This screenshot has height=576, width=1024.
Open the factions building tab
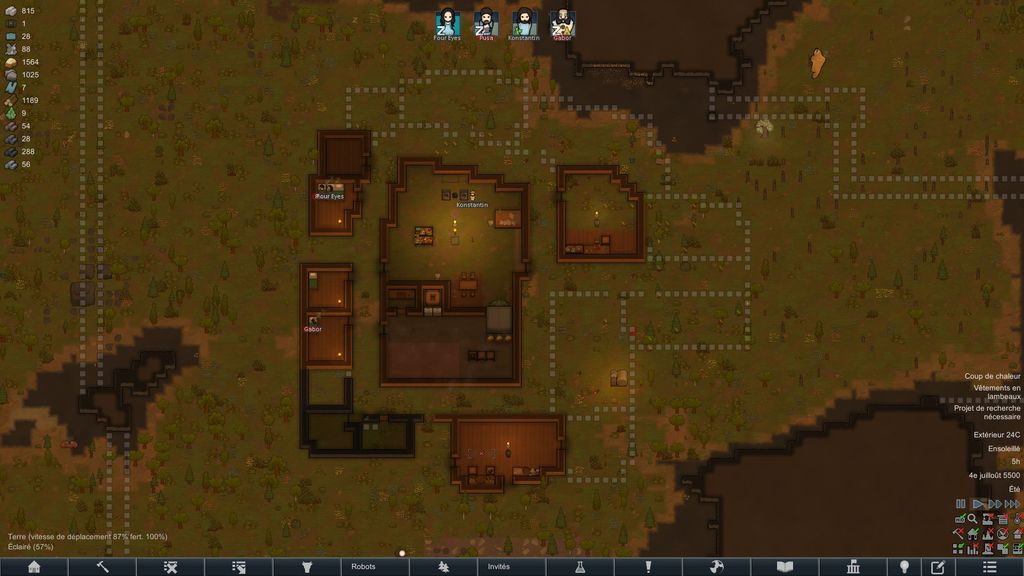click(x=853, y=567)
